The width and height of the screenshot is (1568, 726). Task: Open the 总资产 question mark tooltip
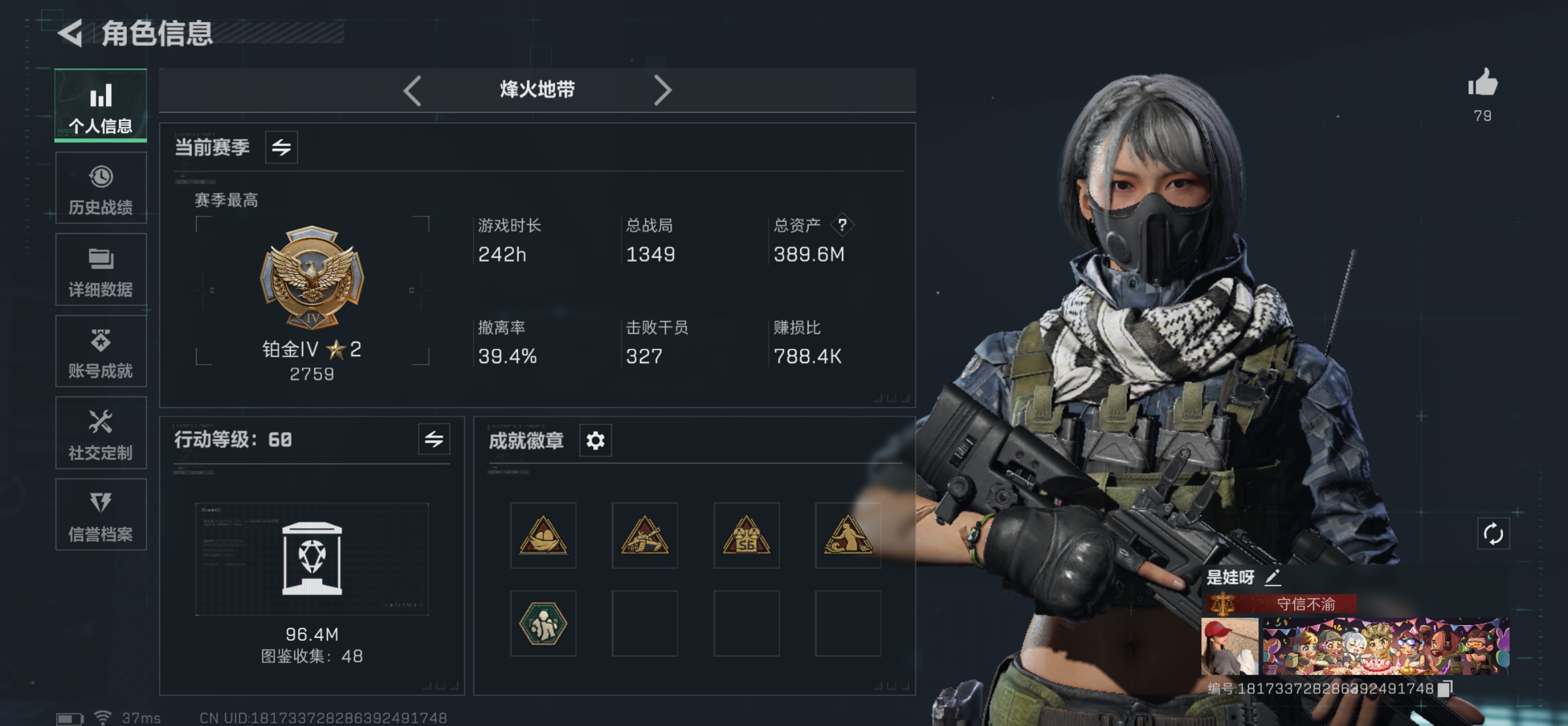842,224
